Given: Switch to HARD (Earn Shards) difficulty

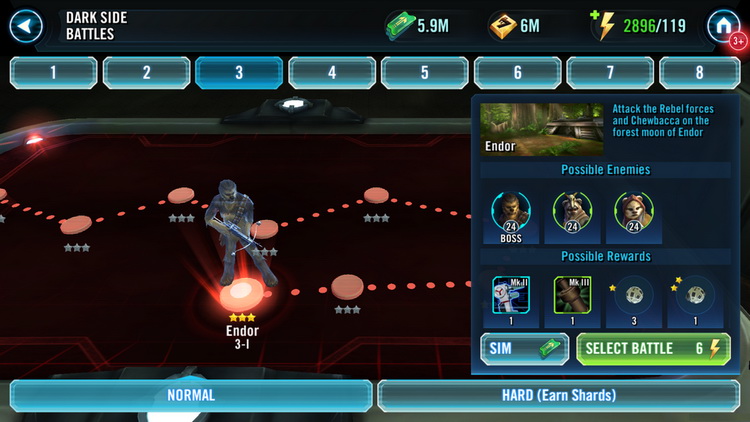Looking at the screenshot, I should [559, 395].
